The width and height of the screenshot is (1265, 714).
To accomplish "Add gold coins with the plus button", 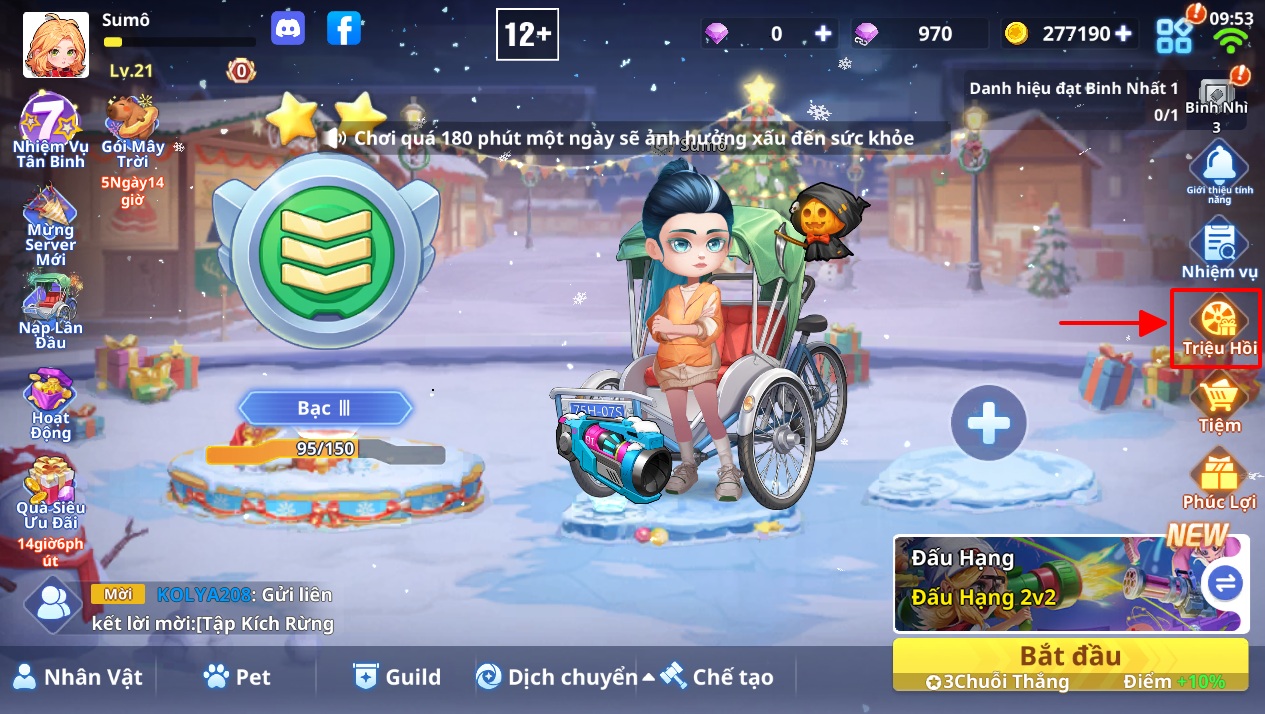I will [1123, 33].
